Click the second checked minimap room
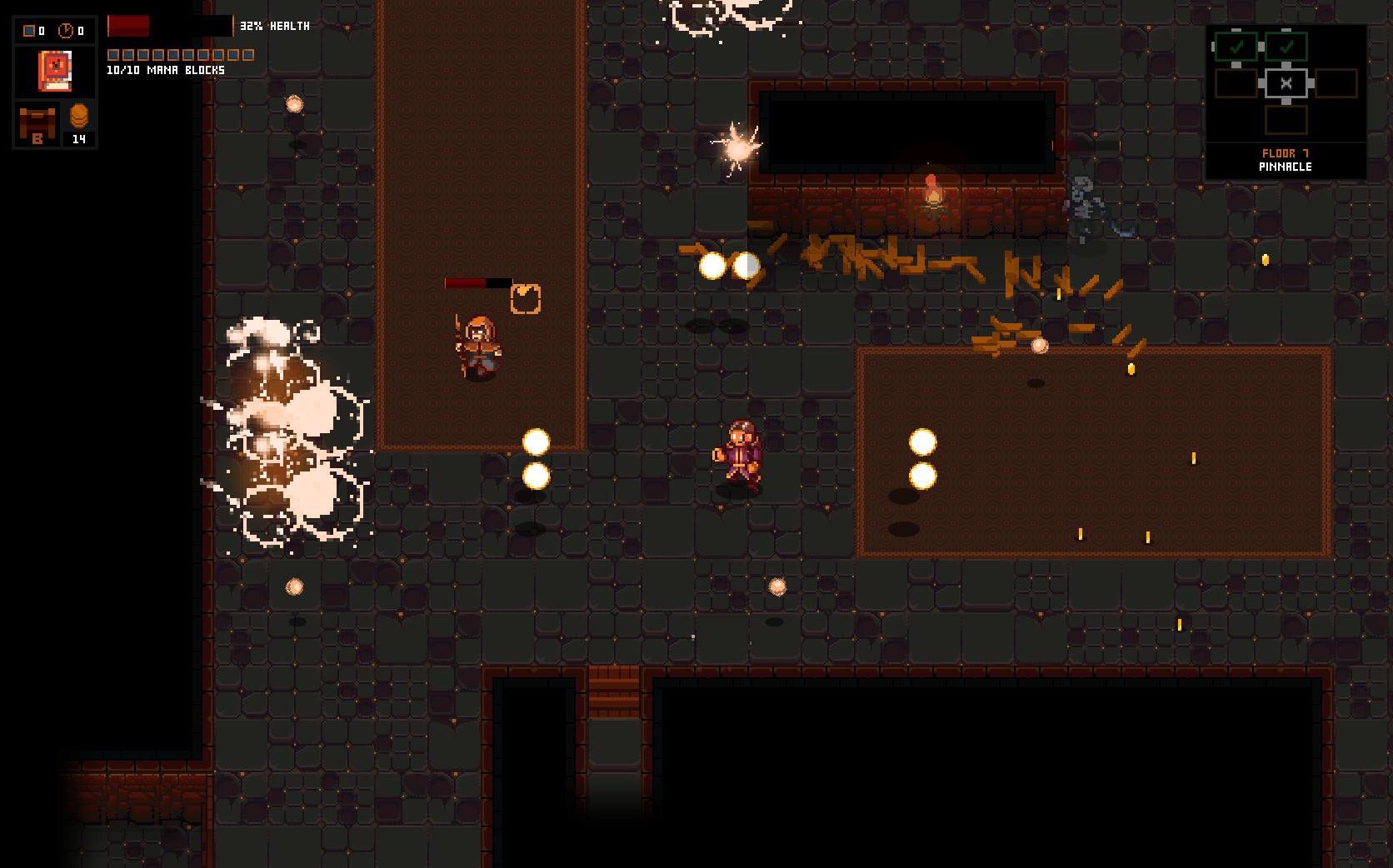Screen dimensions: 1393x868 point(1286,48)
